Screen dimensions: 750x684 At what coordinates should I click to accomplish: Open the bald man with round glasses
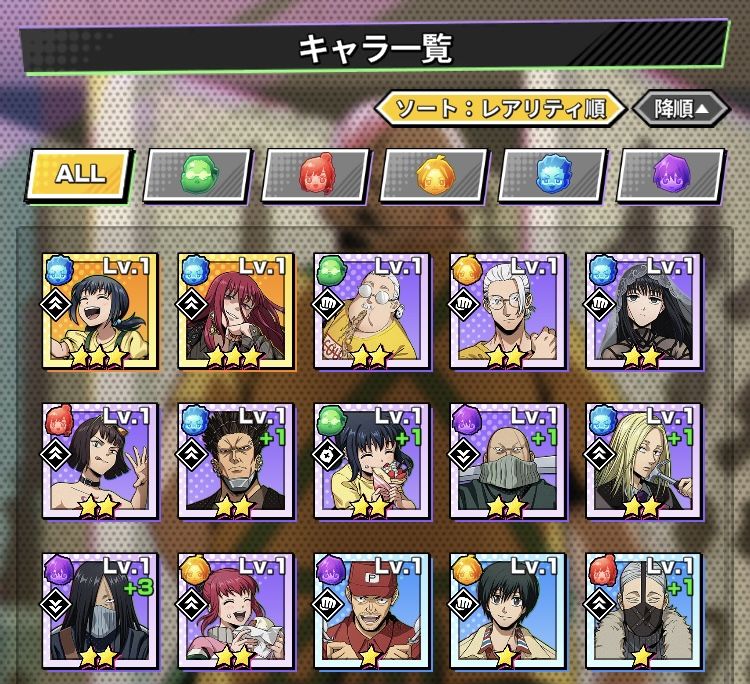click(x=371, y=308)
